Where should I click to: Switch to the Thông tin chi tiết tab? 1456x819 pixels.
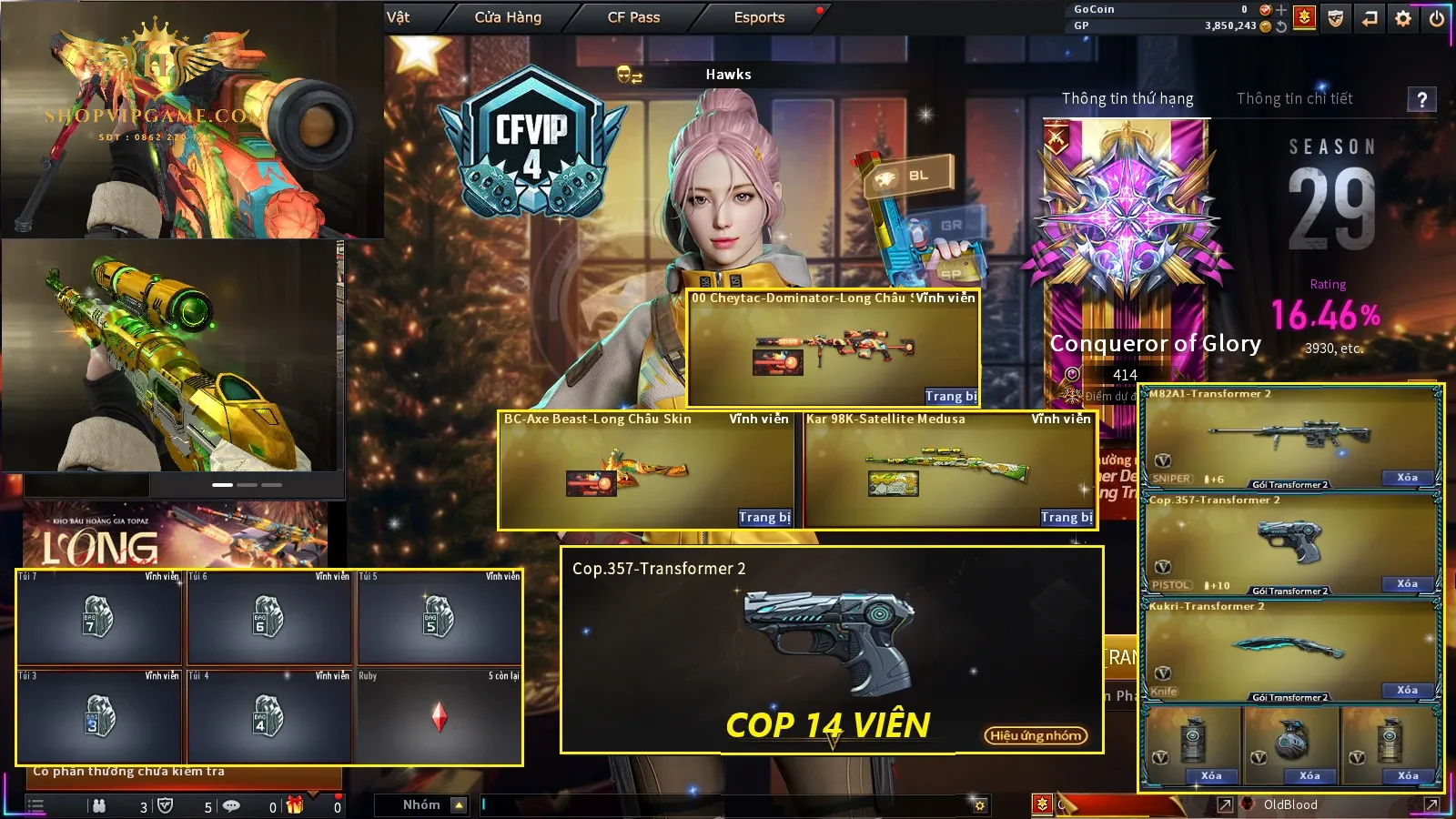click(1294, 99)
